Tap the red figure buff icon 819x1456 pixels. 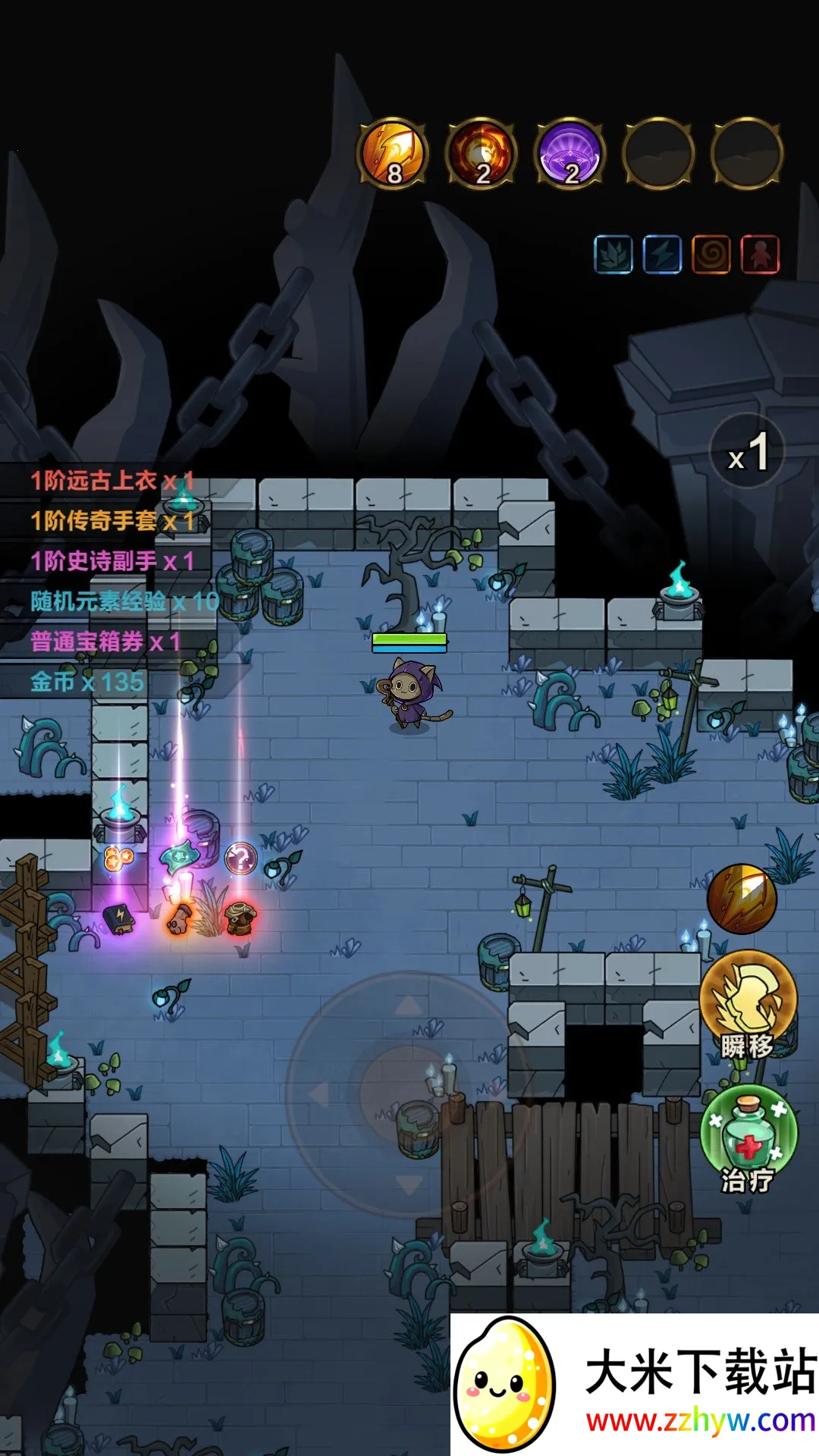coord(760,254)
